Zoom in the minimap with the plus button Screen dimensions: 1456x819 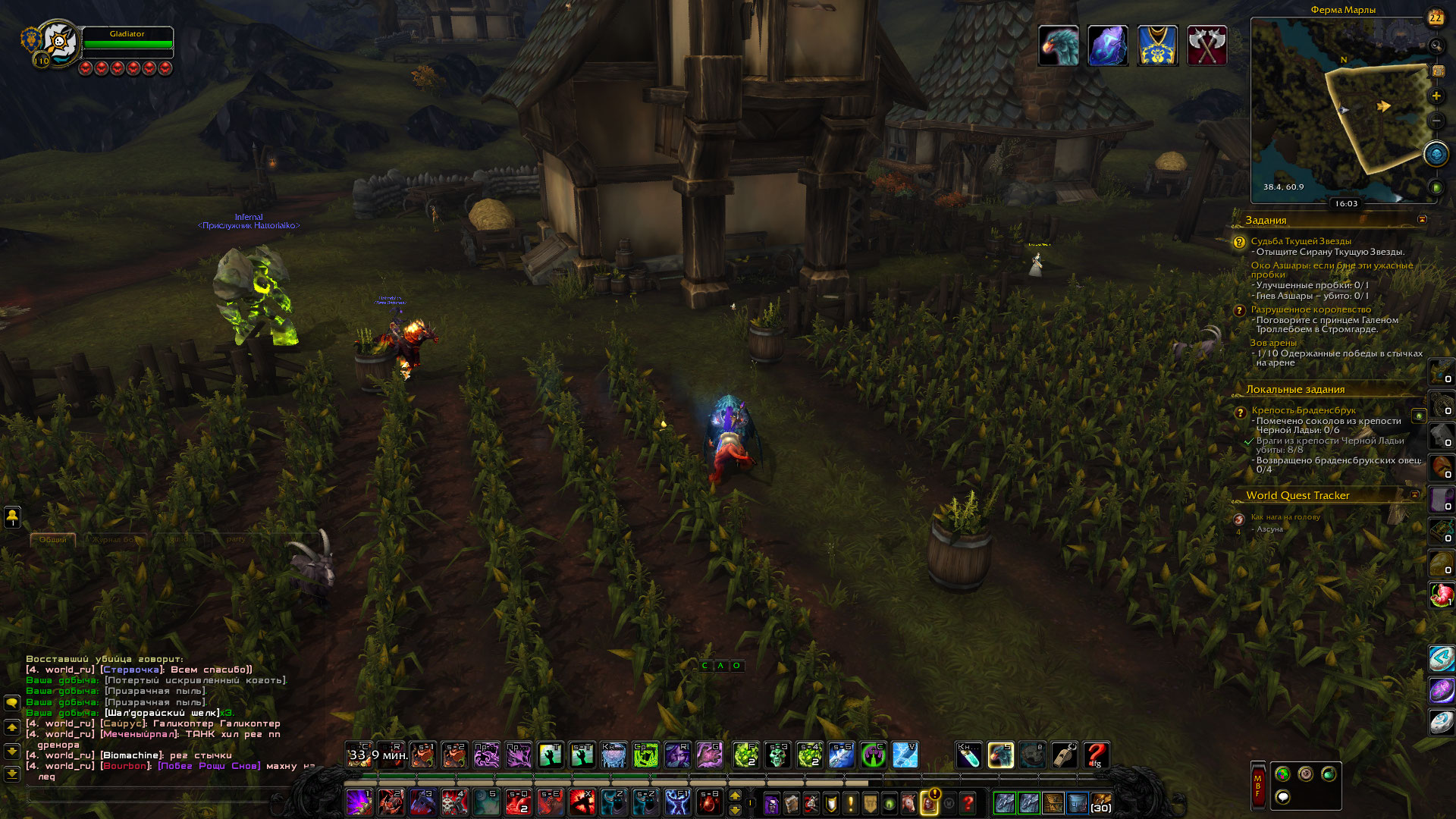[1436, 96]
